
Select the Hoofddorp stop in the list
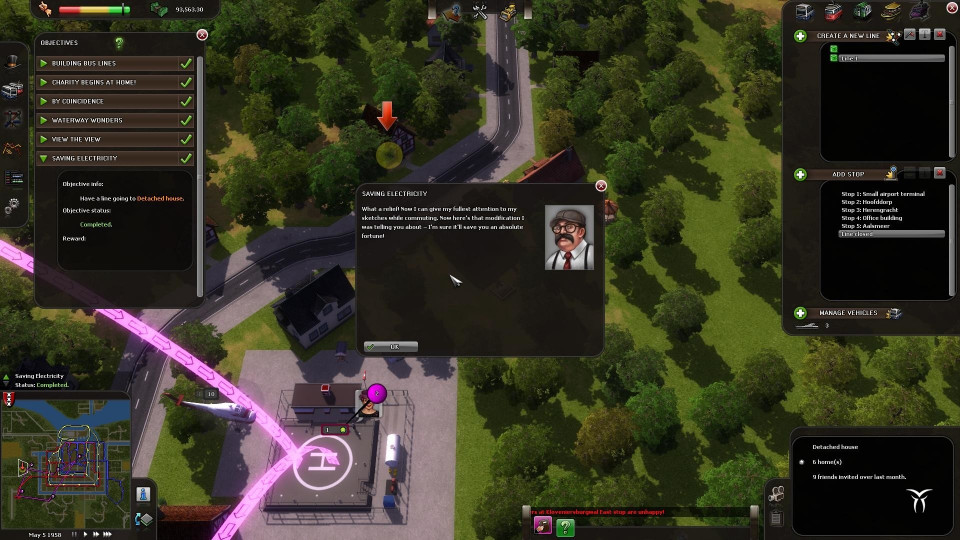point(872,202)
